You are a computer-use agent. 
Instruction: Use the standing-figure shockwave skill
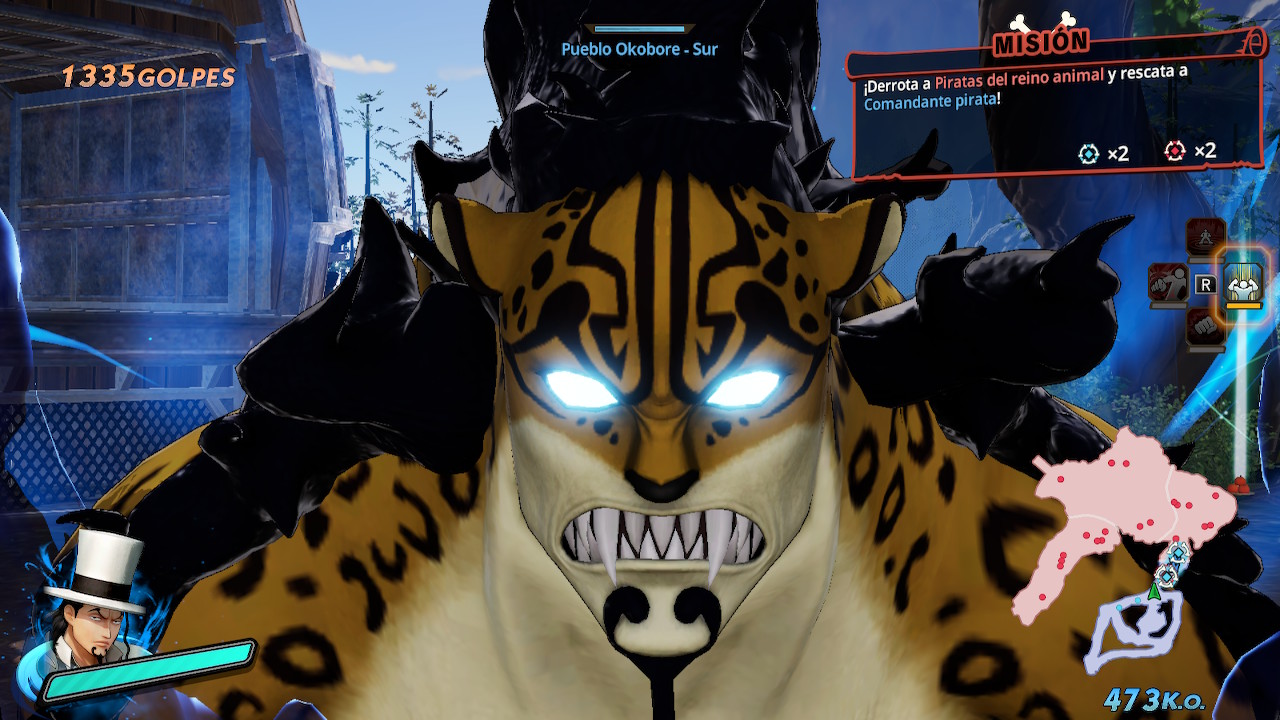click(1205, 237)
